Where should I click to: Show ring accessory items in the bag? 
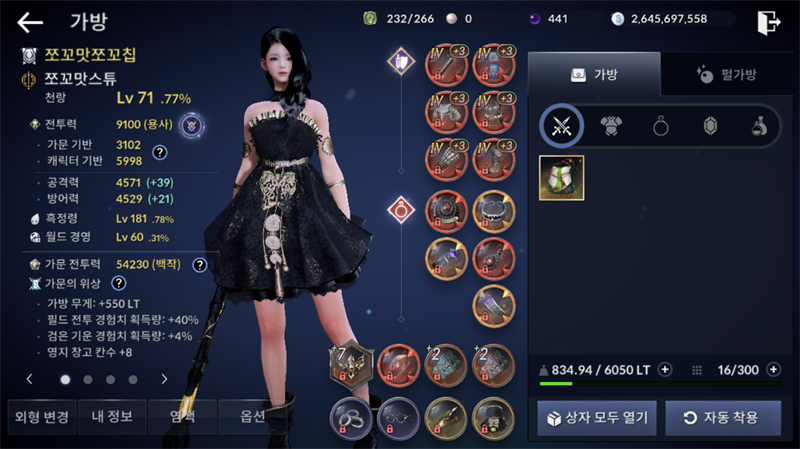[x=661, y=125]
